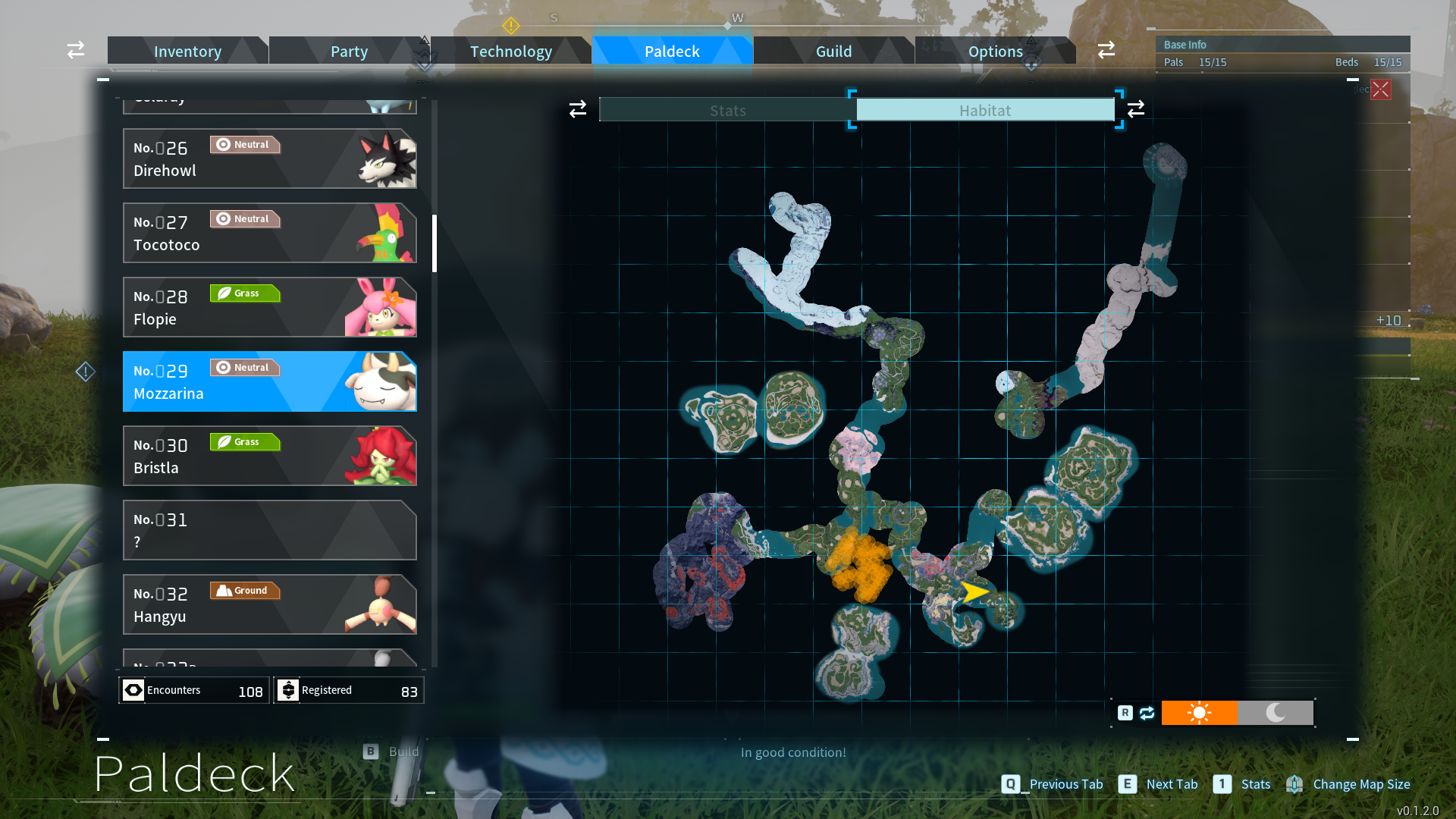Click the highlighted Mozzarina entry
The height and width of the screenshot is (819, 1456).
pyautogui.click(x=269, y=381)
